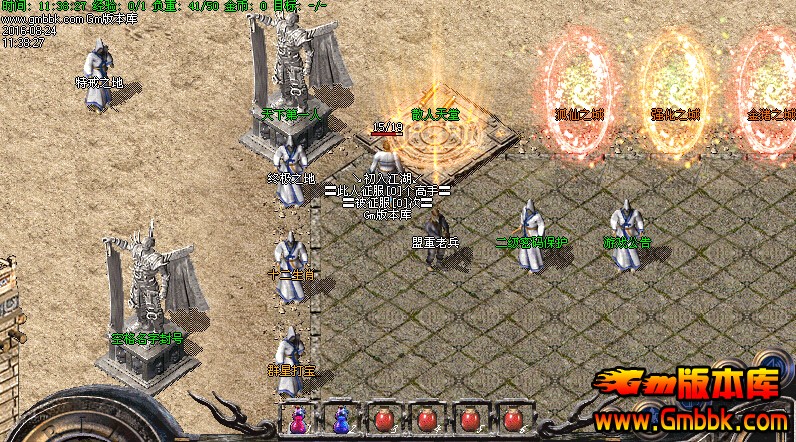Image resolution: width=796 pixels, height=442 pixels.
Task: Use the blue potion in belt slot 2
Action: point(341,420)
